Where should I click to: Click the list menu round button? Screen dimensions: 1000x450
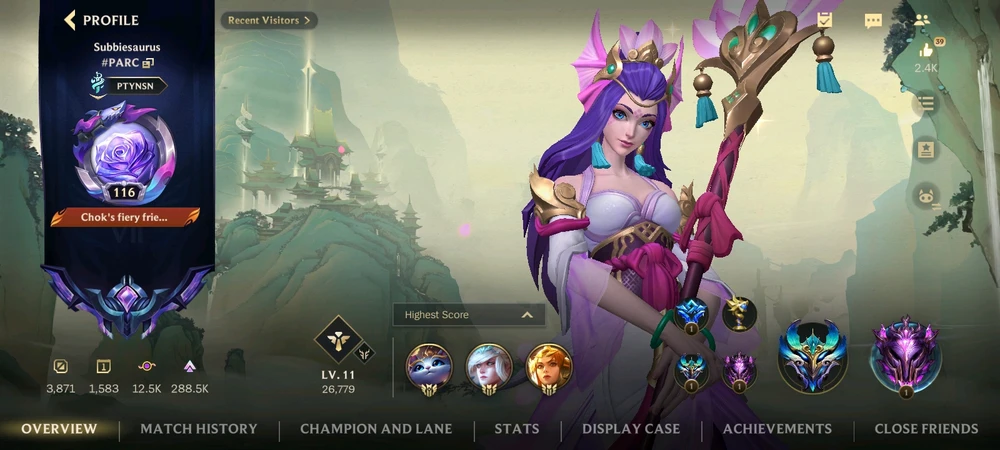click(x=926, y=102)
